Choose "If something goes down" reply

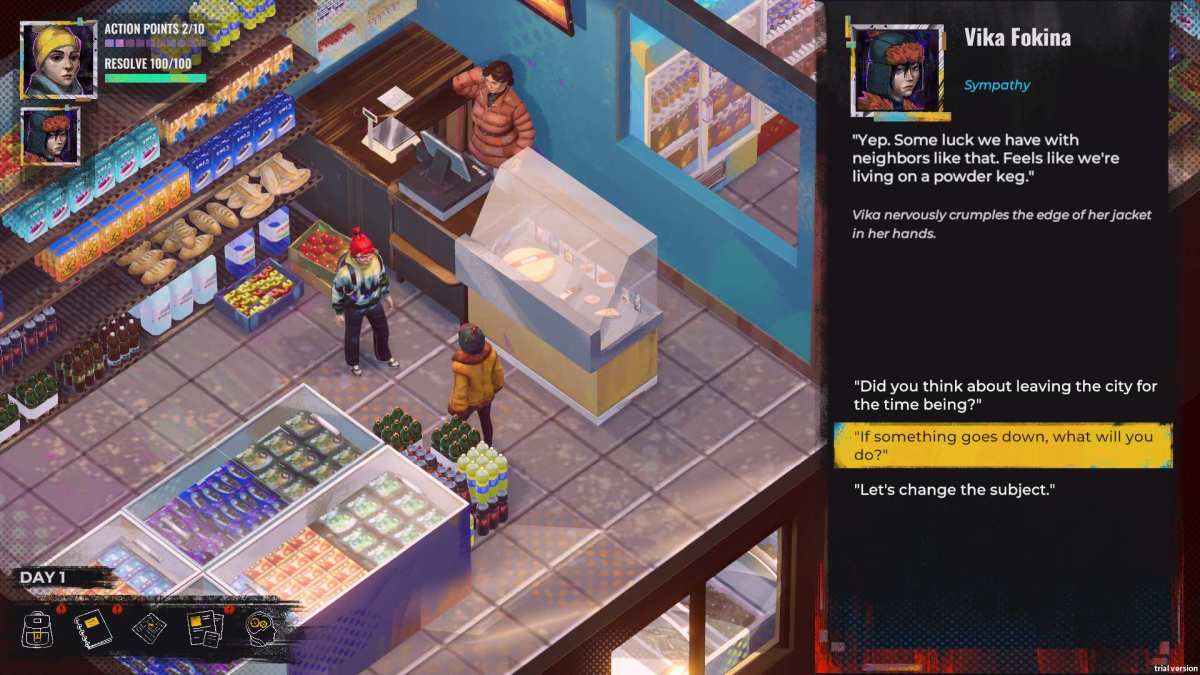pos(1001,446)
